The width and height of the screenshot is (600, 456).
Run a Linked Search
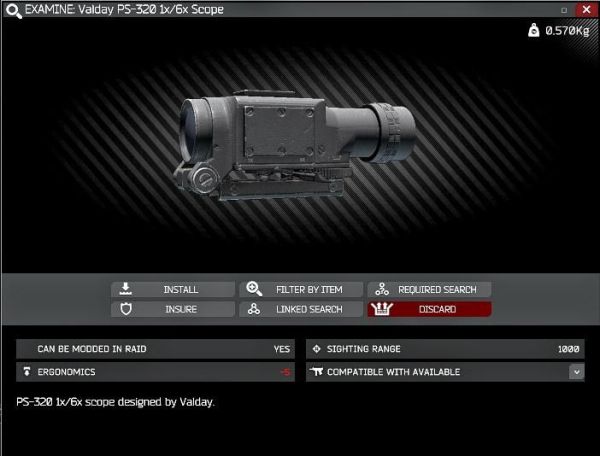click(x=301, y=309)
